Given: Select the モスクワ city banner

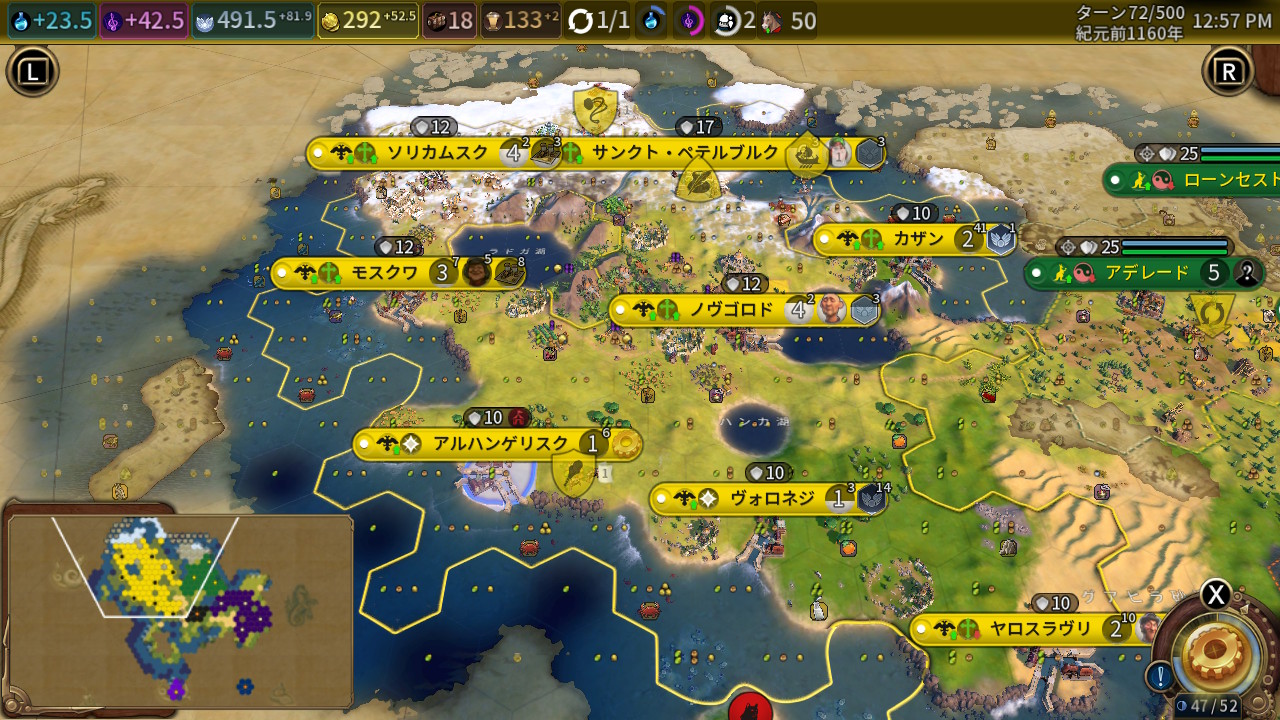Looking at the screenshot, I should [384, 273].
